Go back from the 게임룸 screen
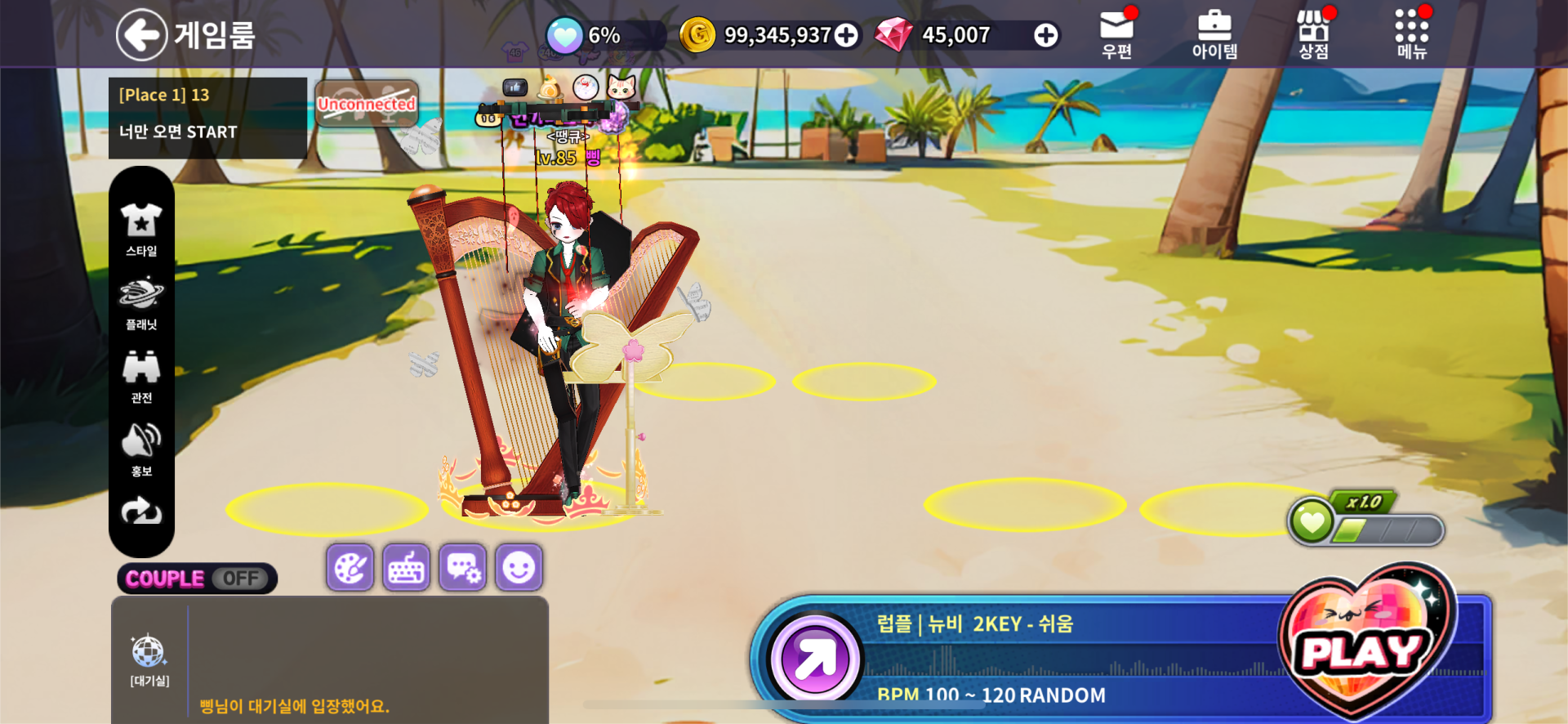1568x724 pixels. (142, 34)
